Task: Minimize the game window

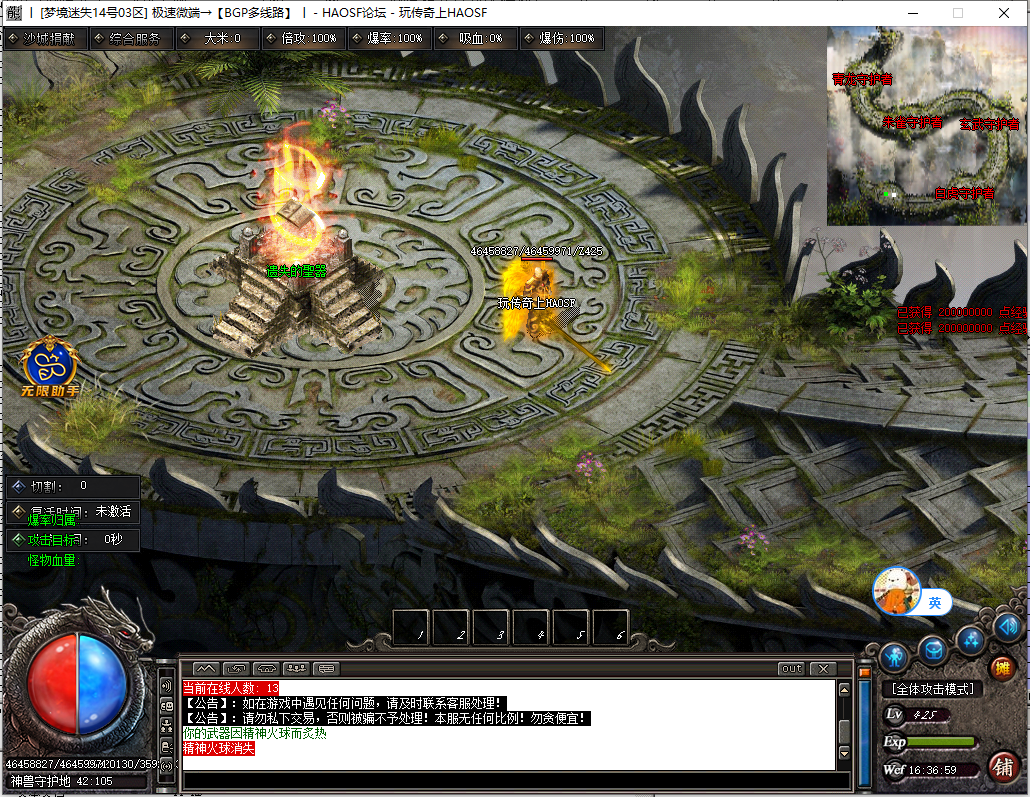Action: (911, 13)
